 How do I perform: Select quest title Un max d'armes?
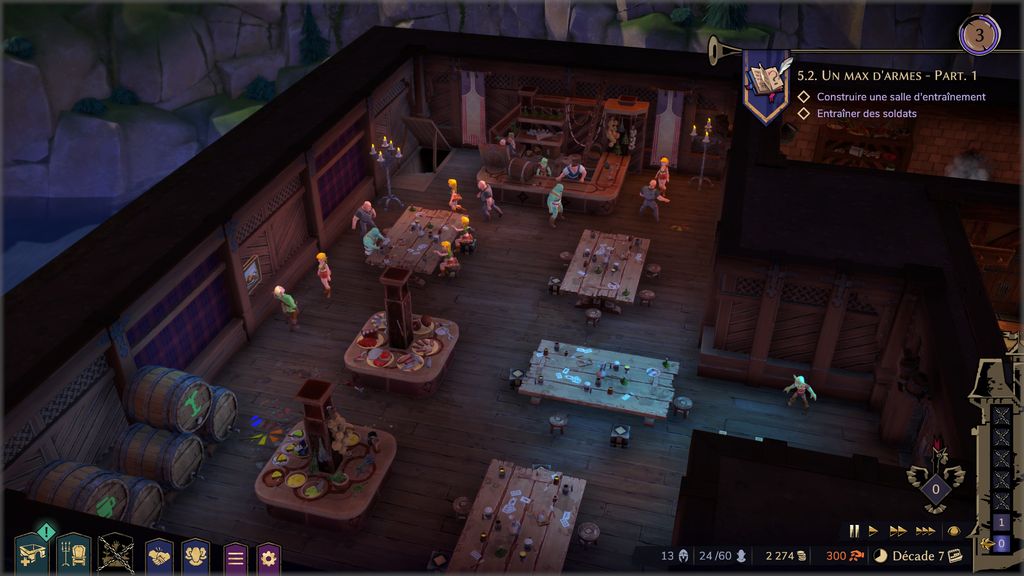tap(887, 75)
